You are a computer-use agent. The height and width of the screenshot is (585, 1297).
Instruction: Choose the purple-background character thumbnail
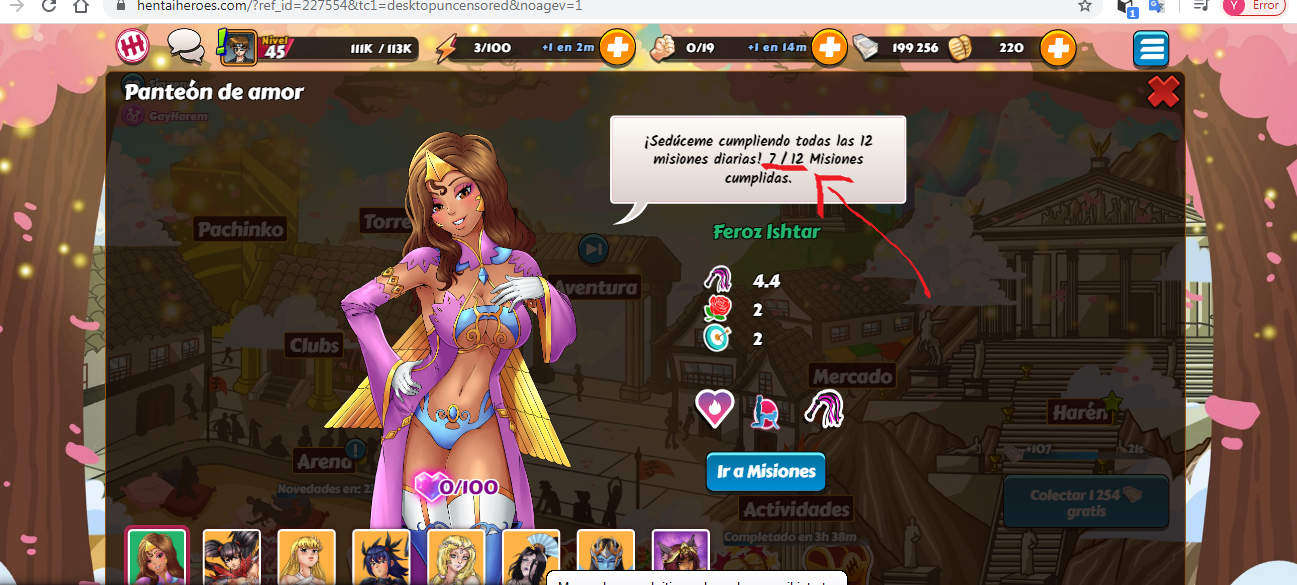[681, 558]
